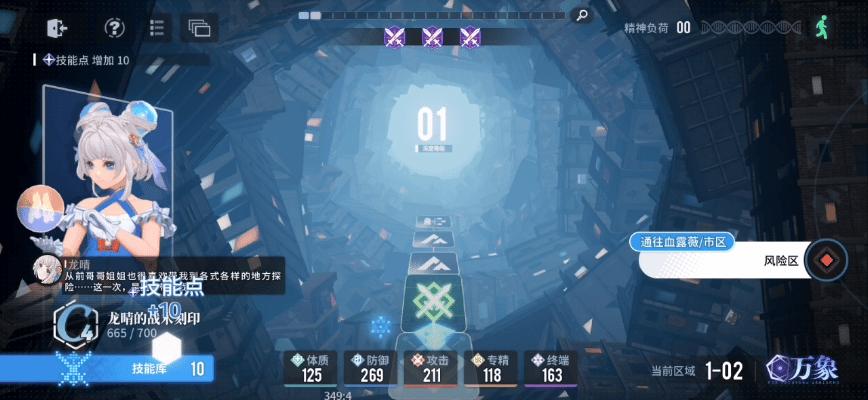Select the green cross tile on the path

(433, 301)
